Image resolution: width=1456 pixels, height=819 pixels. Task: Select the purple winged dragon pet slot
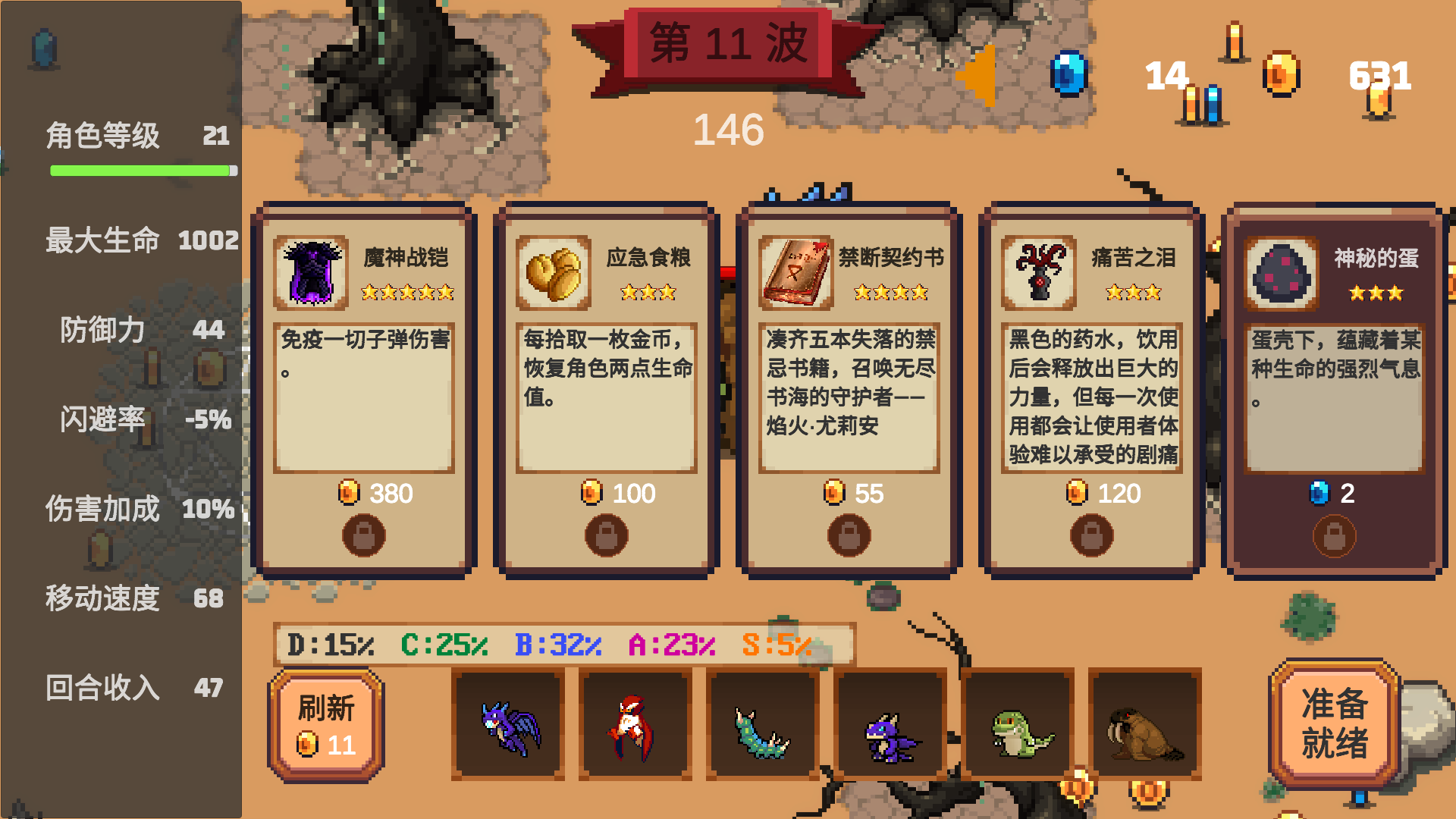(508, 725)
